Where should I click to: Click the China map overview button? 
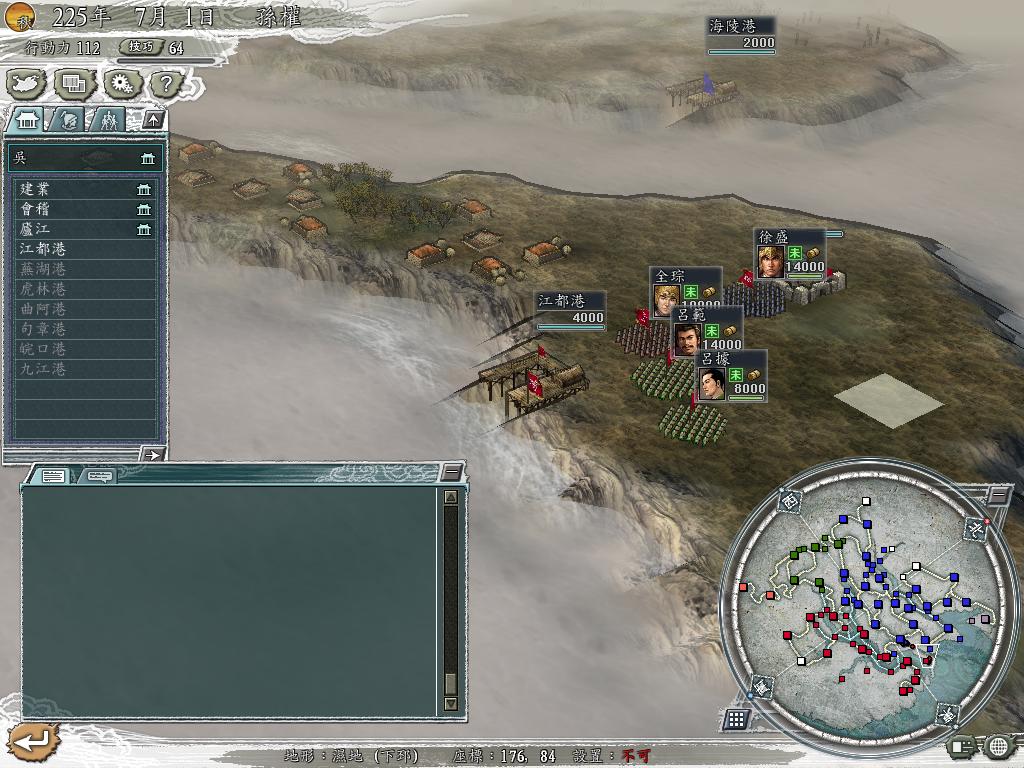pos(27,83)
